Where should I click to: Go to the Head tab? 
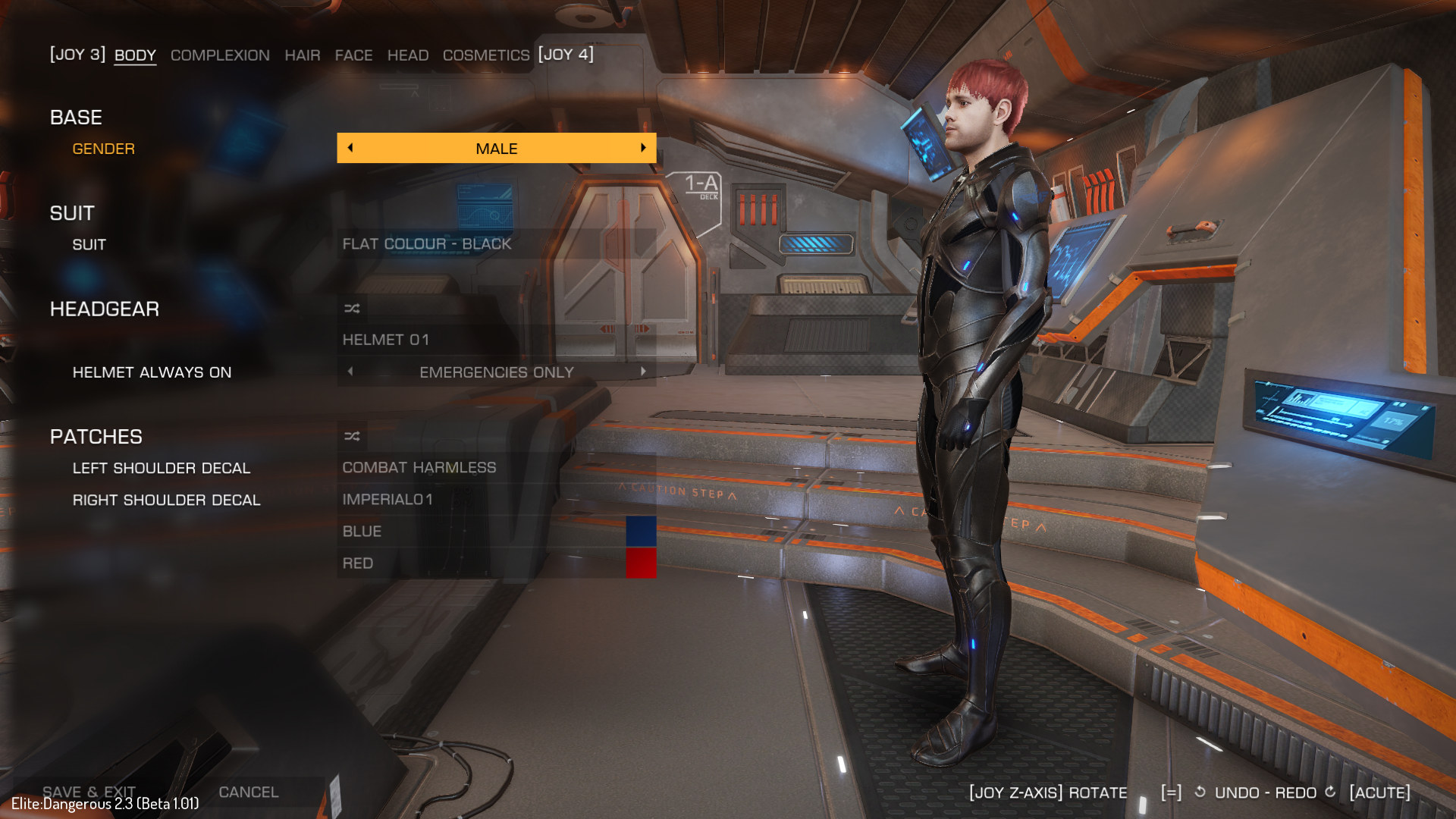pyautogui.click(x=408, y=55)
